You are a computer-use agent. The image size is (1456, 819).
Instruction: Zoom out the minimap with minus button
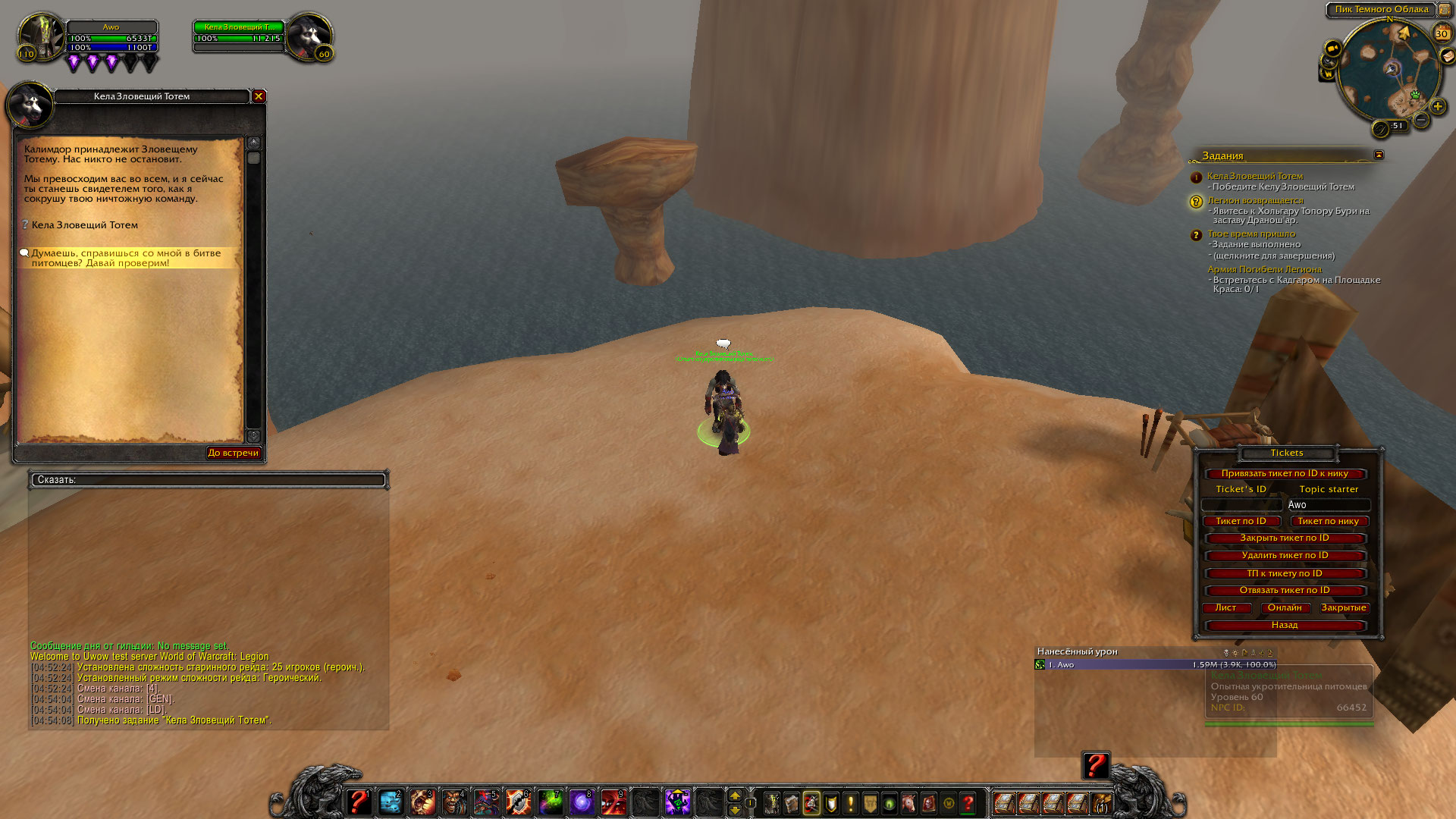(x=1421, y=120)
